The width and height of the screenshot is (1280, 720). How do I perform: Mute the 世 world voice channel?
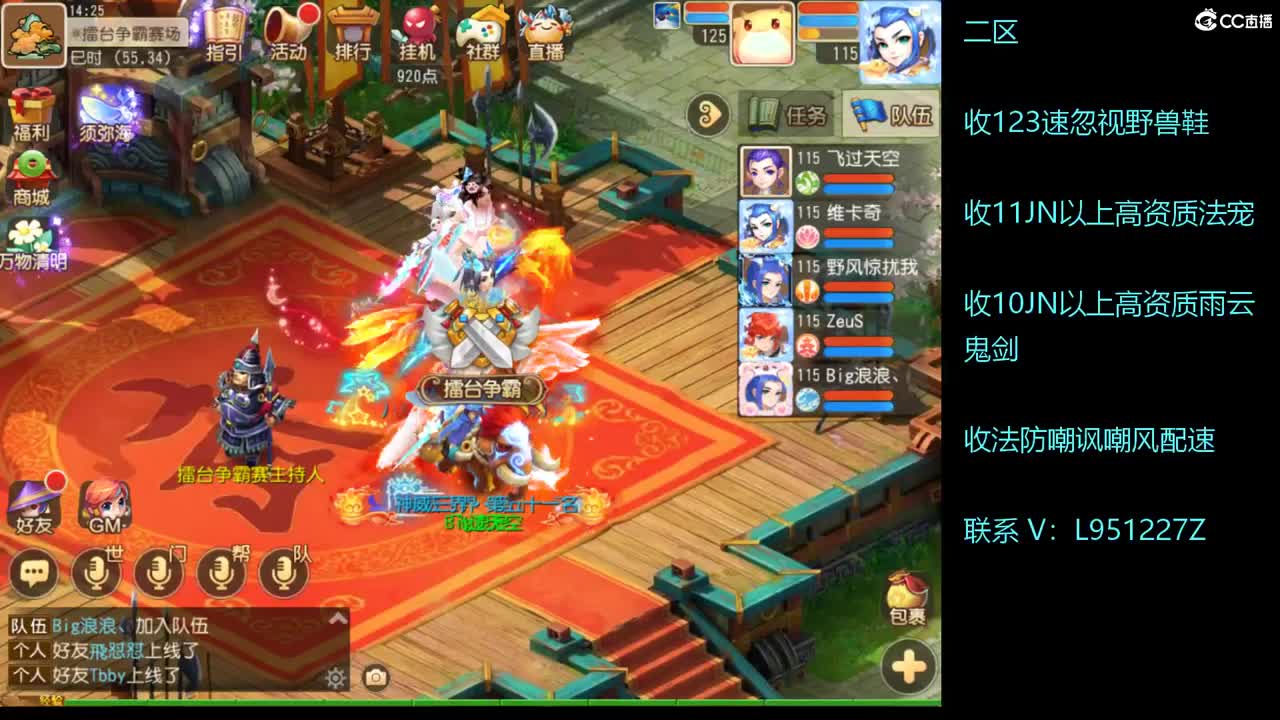(96, 570)
